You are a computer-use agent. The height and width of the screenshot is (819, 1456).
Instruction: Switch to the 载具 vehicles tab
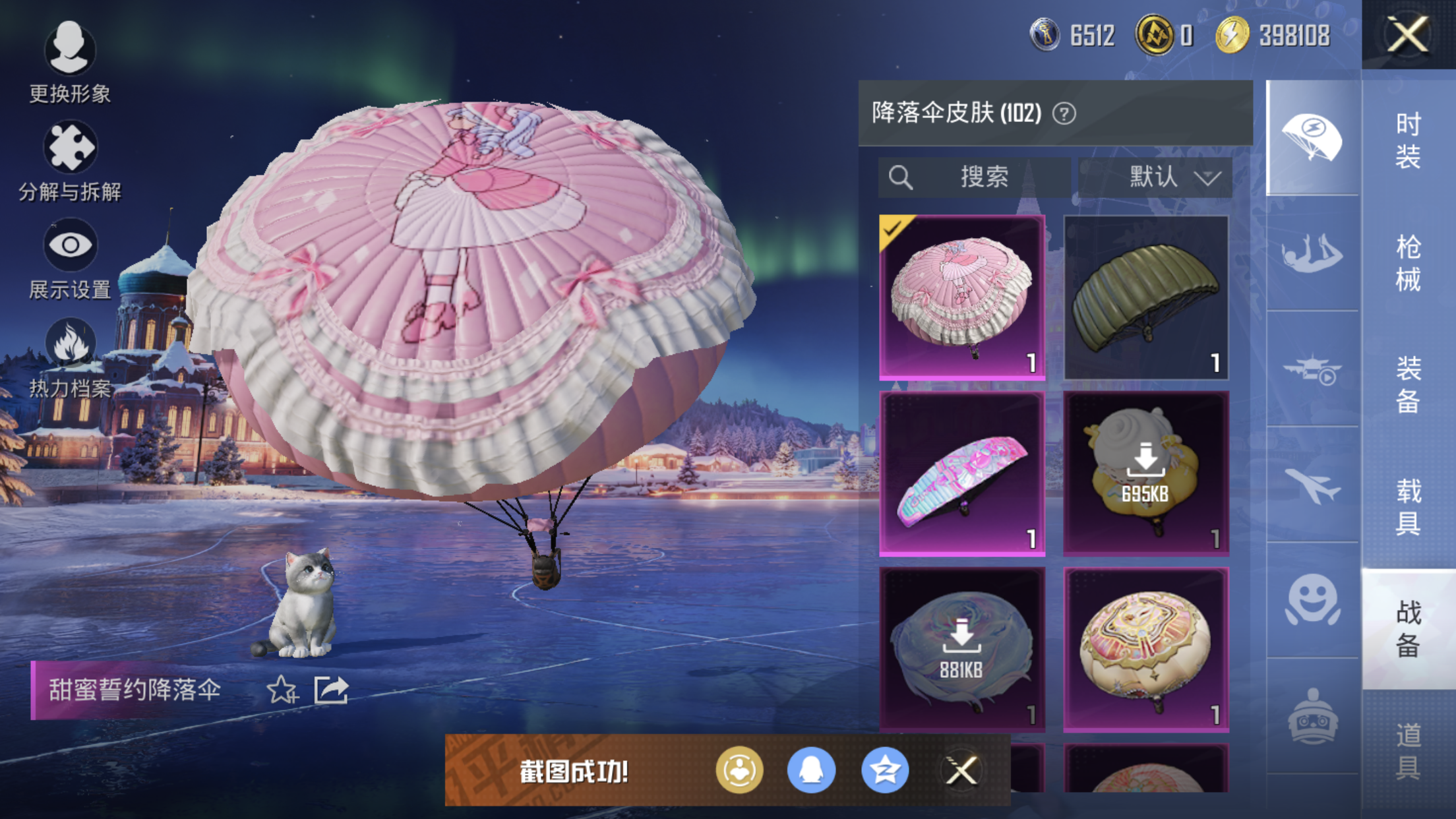point(1408,506)
